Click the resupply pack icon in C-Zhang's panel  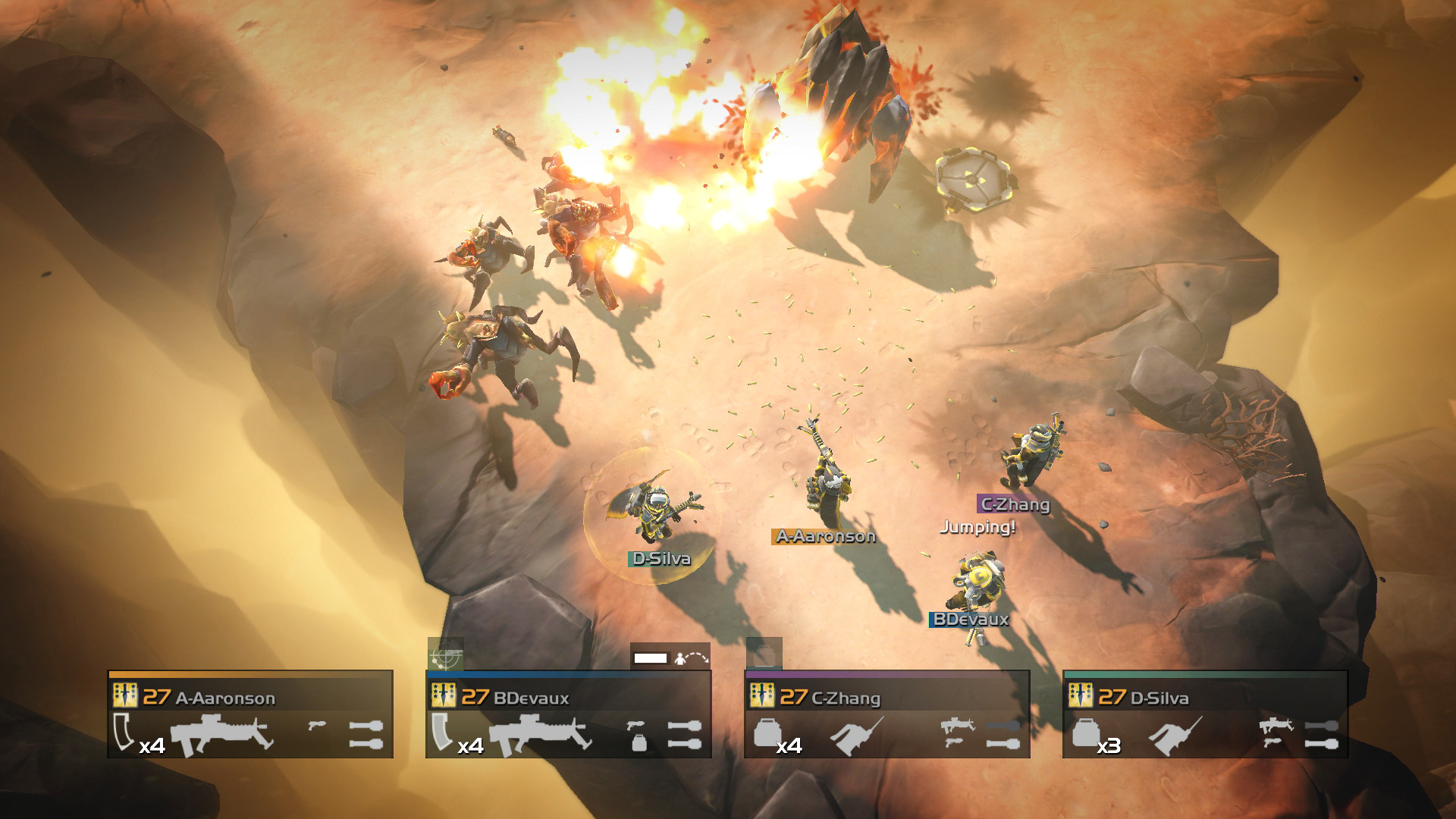(767, 734)
